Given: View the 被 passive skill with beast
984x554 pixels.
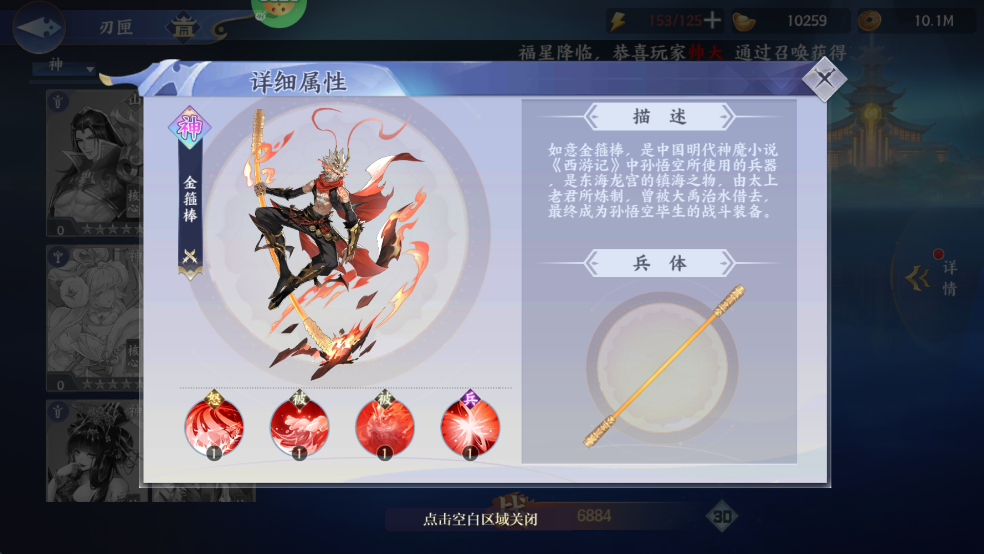Looking at the screenshot, I should click(385, 427).
